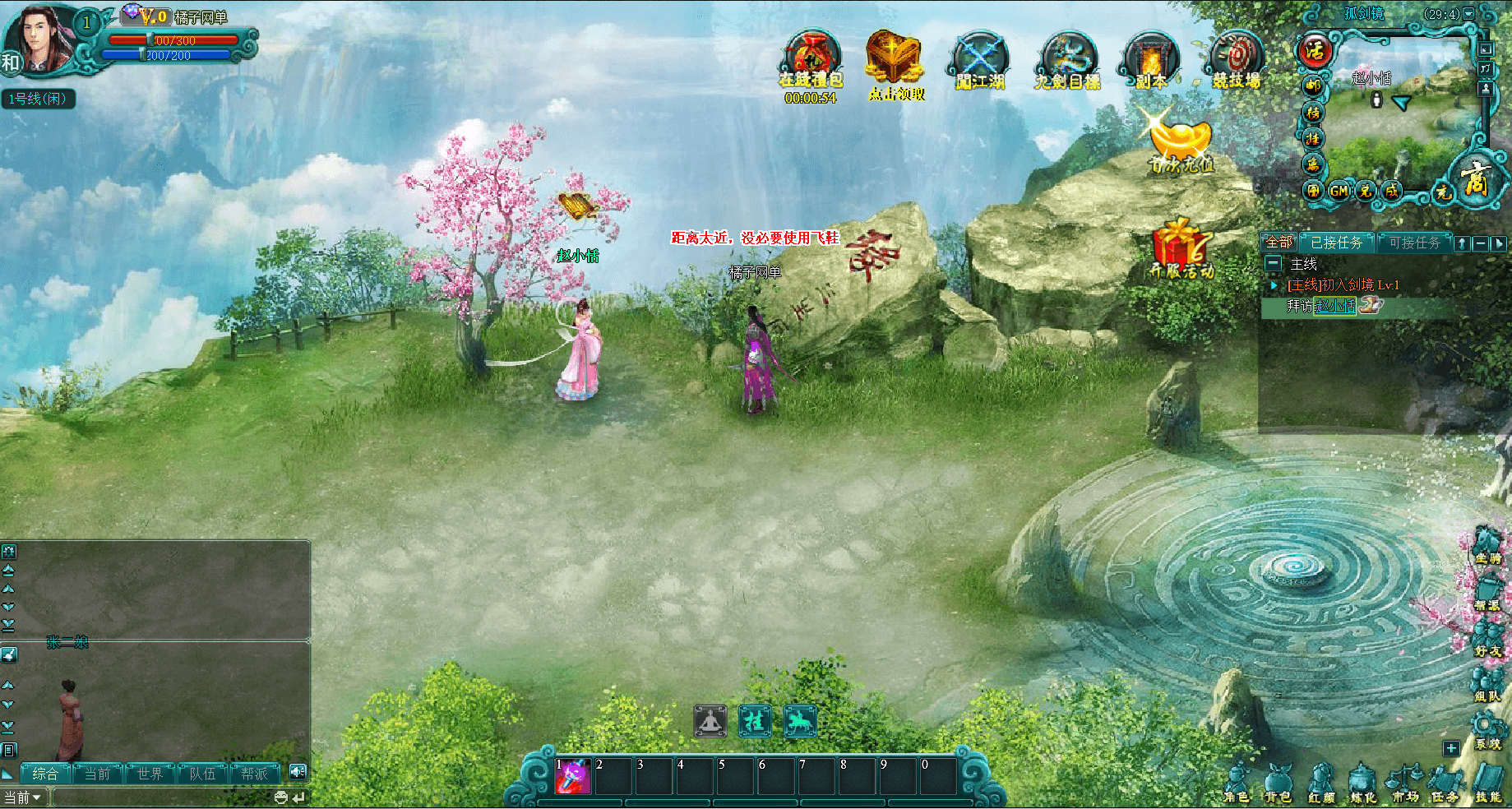Click the GM button below the minimap
Screen dimensions: 1512x809
pyautogui.click(x=1339, y=191)
